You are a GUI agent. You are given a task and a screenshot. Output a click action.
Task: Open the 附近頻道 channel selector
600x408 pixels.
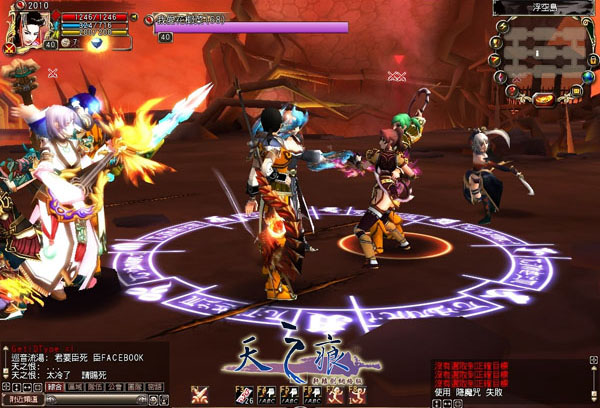click(x=20, y=400)
